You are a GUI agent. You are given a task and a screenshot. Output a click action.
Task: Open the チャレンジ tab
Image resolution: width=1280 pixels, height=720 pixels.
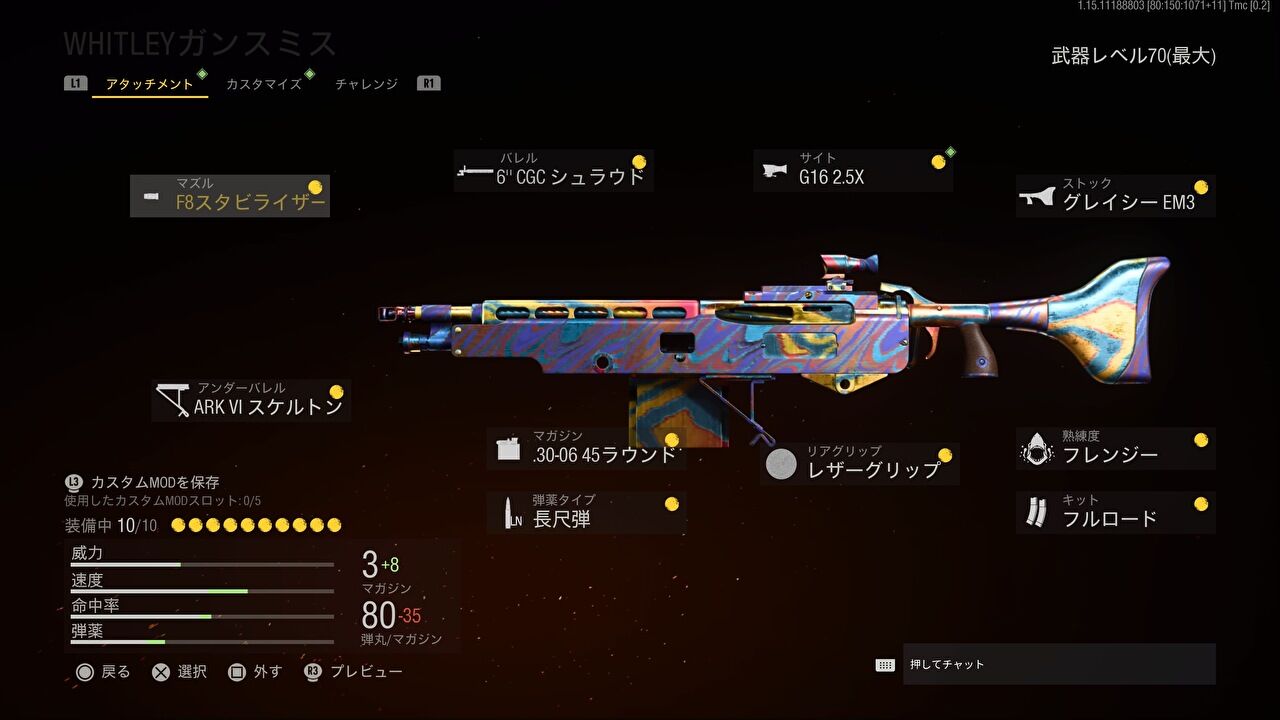(365, 84)
